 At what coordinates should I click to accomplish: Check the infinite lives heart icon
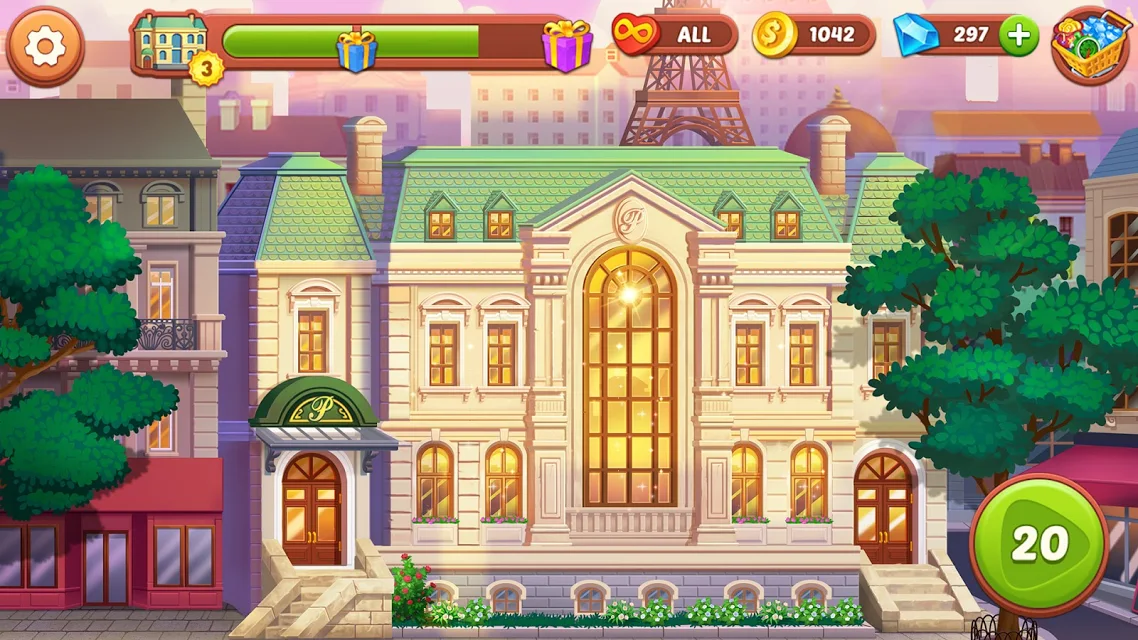coord(637,35)
